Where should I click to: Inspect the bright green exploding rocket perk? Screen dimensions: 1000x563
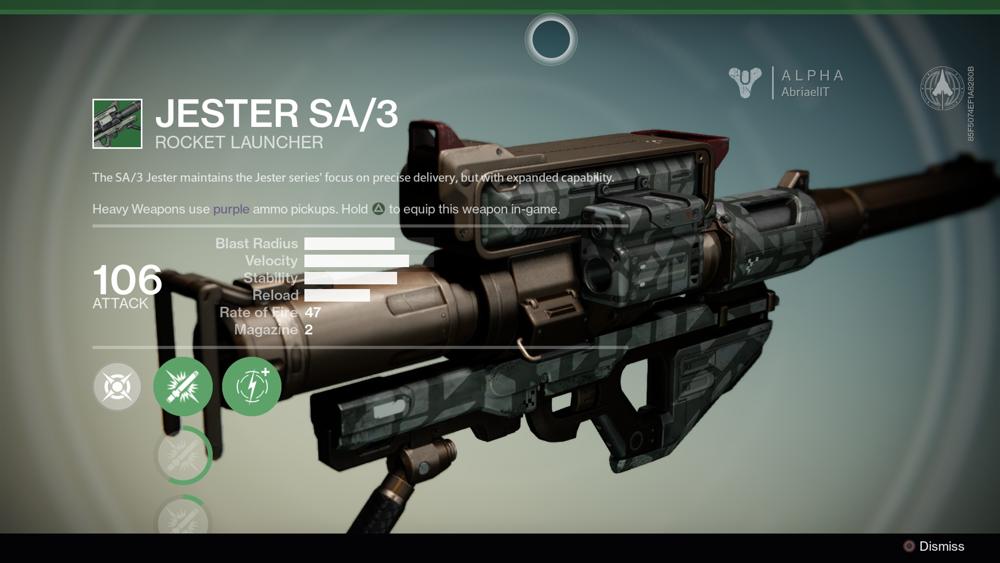[x=183, y=386]
